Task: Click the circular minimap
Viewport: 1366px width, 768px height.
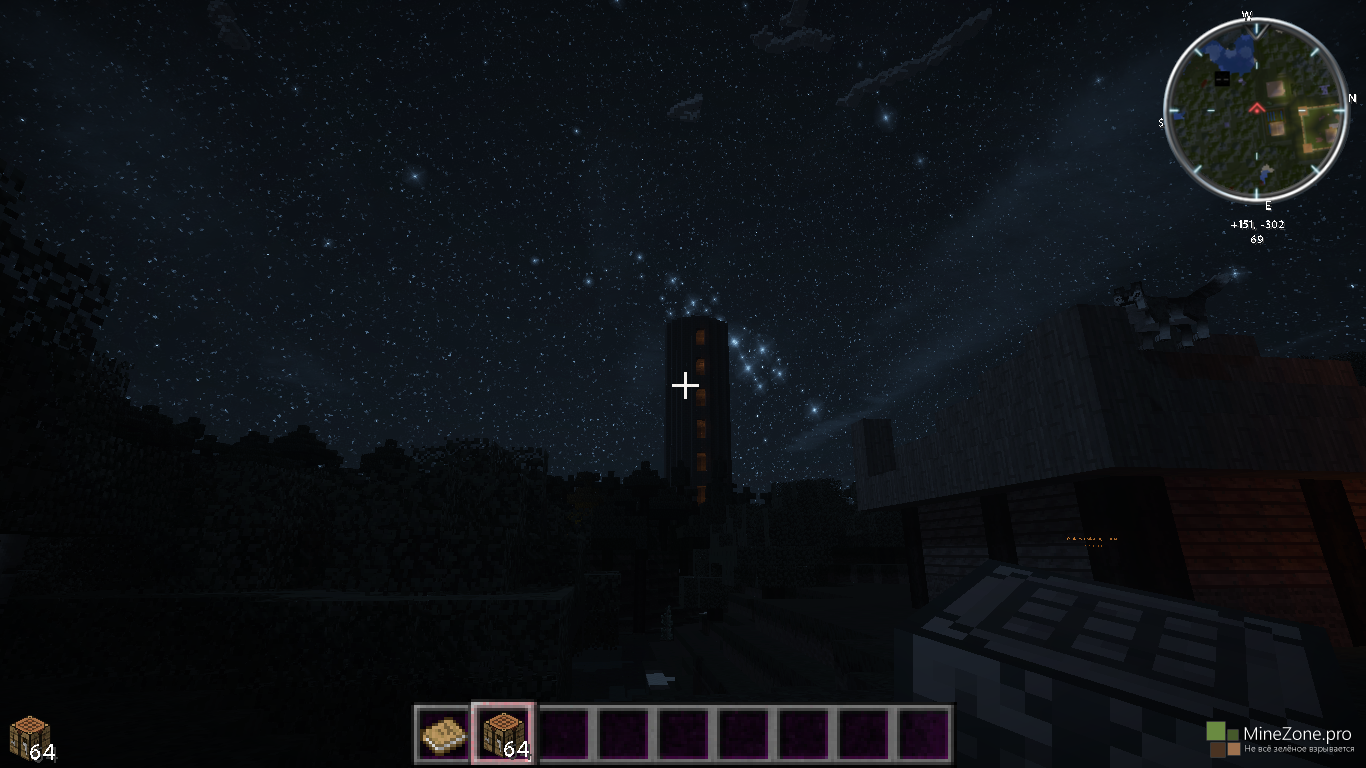Action: (x=1256, y=108)
